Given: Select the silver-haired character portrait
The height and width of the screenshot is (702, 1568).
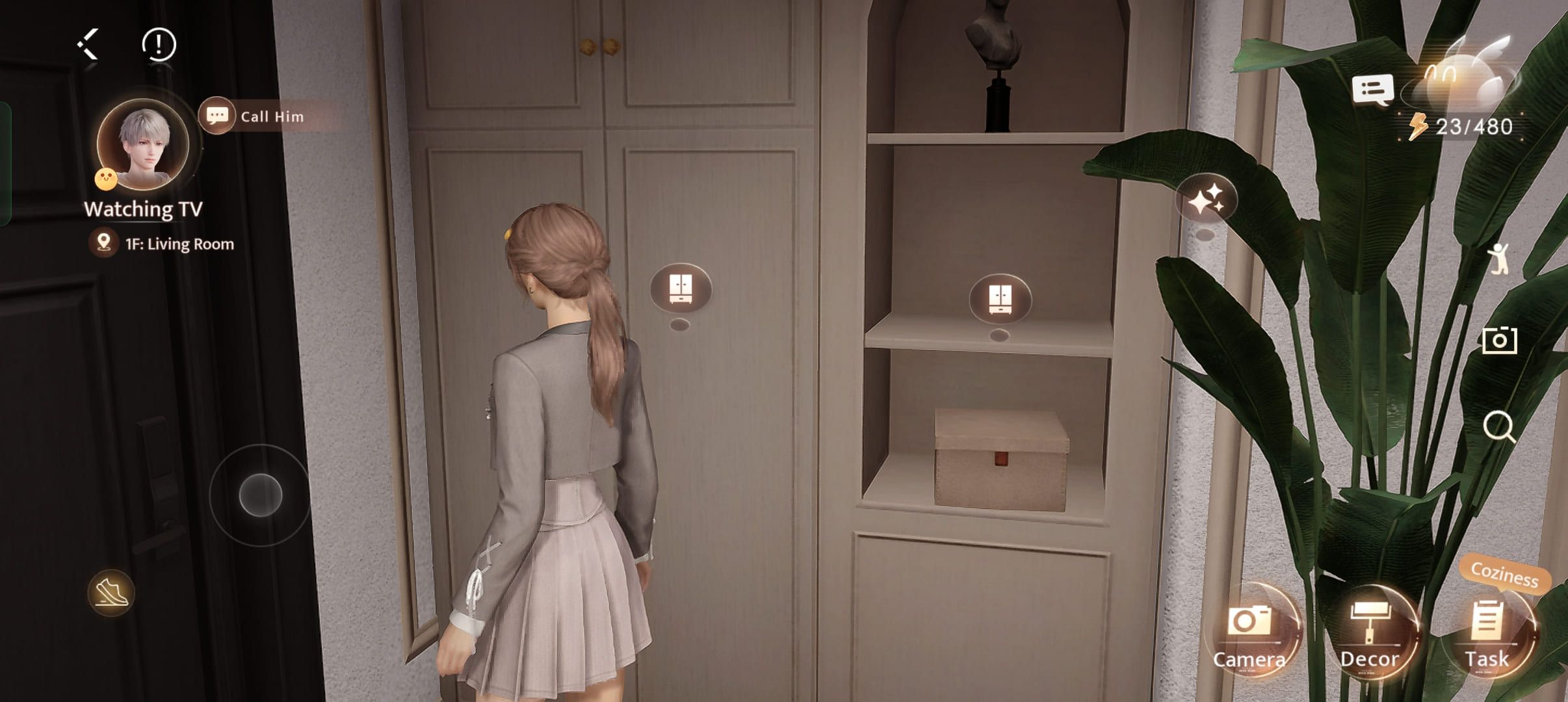Looking at the screenshot, I should (x=144, y=144).
